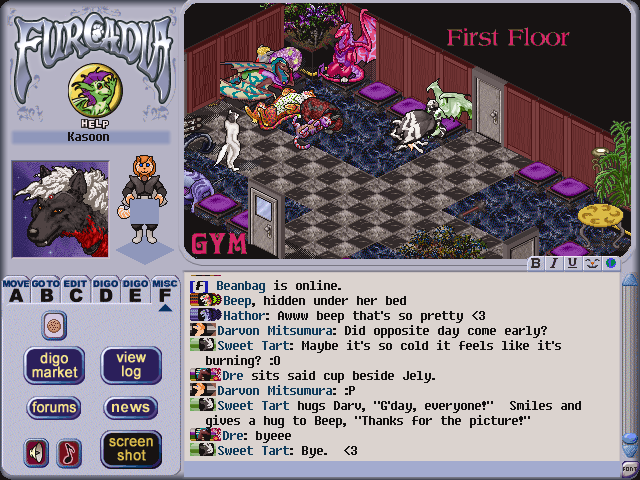Viewport: 640px width, 480px height.
Task: Open the Font button below the chat
Action: click(629, 468)
